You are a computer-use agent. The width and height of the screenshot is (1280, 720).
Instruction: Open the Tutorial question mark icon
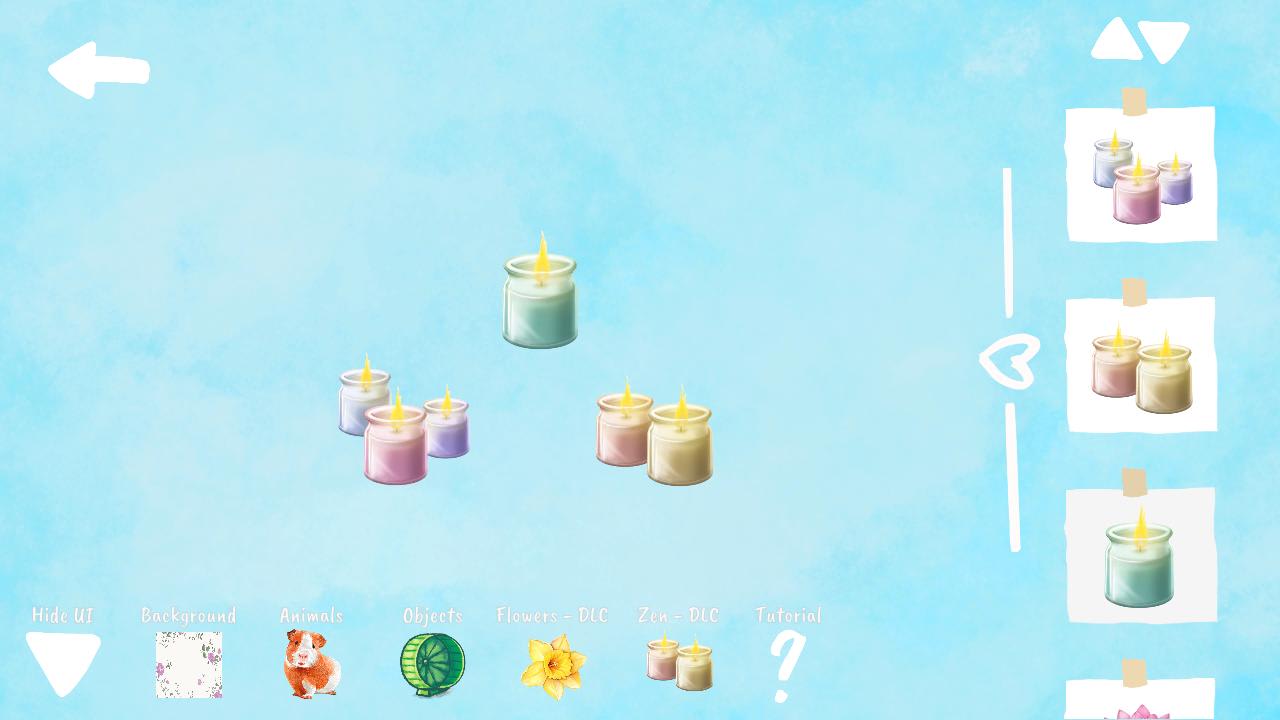tap(786, 668)
